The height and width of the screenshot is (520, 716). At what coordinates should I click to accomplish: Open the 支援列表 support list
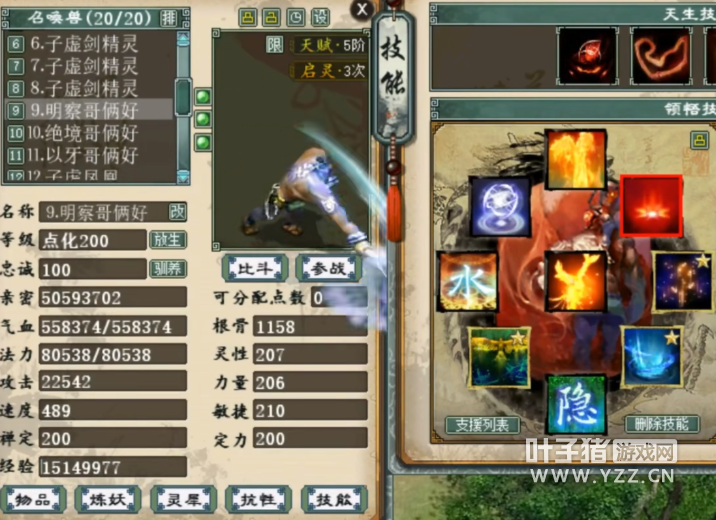[483, 424]
